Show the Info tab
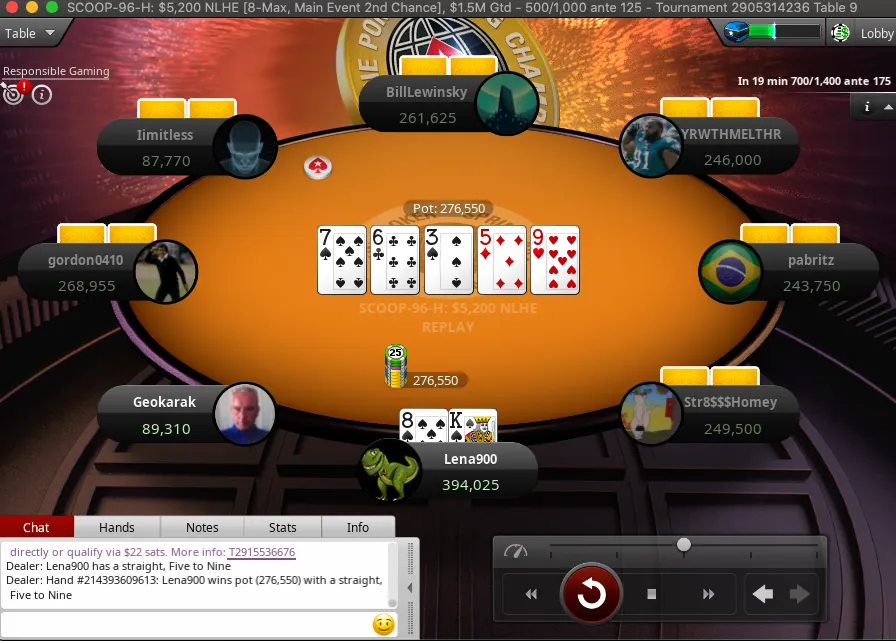This screenshot has width=896, height=641. point(357,527)
